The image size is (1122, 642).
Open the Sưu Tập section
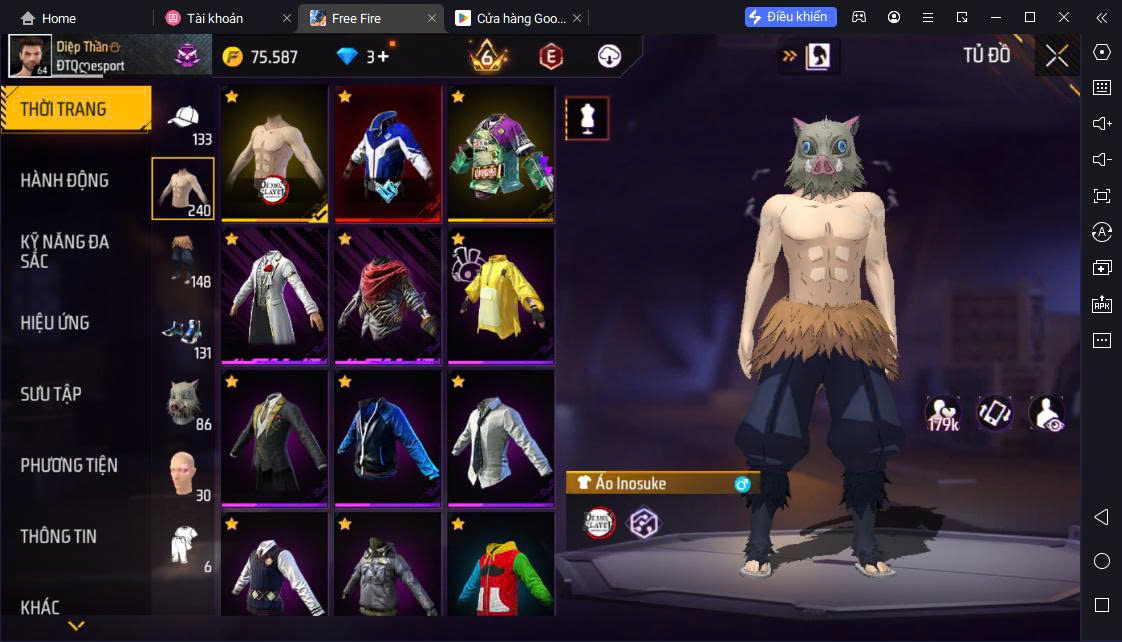pos(51,394)
